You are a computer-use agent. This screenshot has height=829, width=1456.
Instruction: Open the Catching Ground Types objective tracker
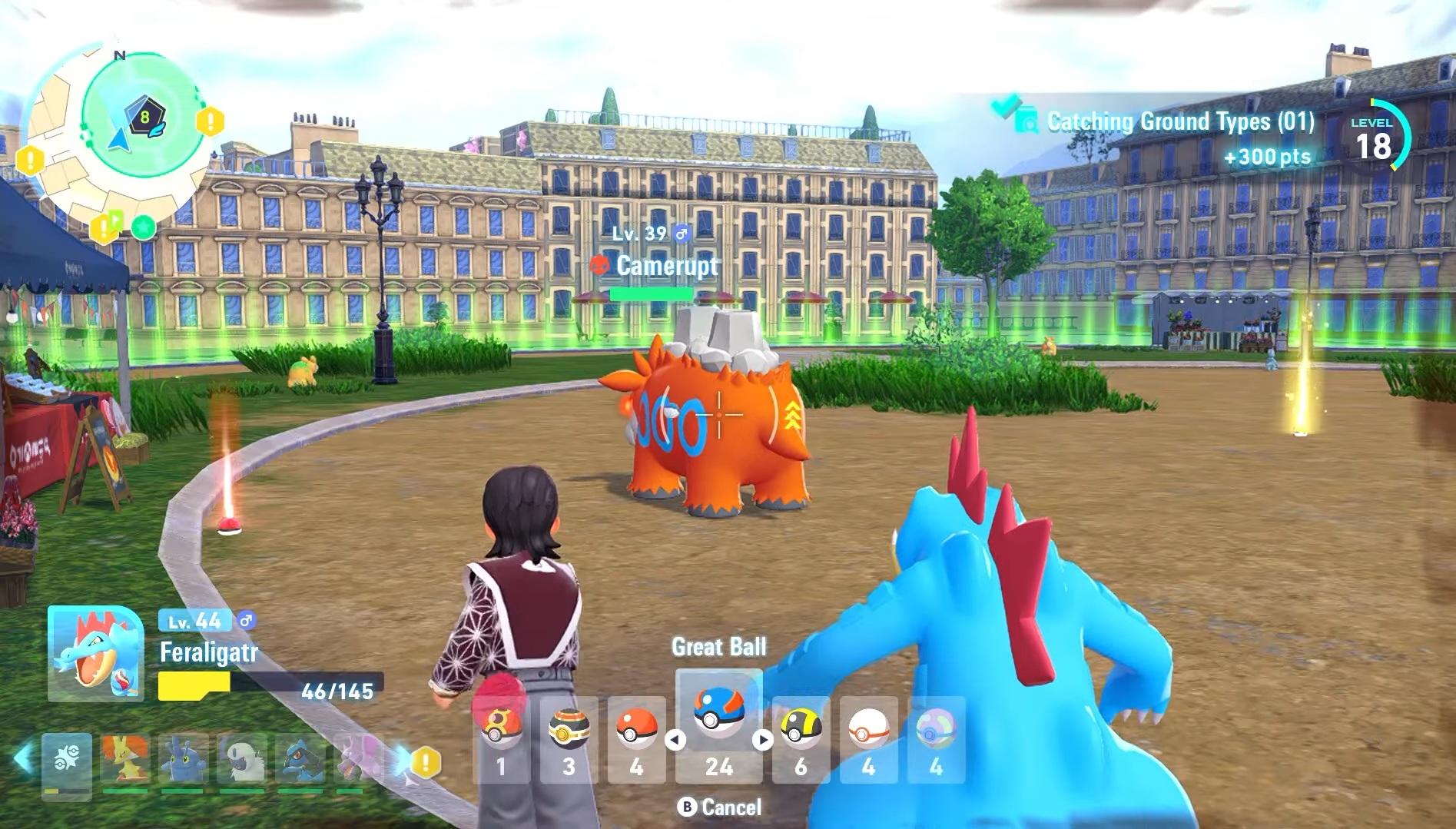pyautogui.click(x=1179, y=123)
